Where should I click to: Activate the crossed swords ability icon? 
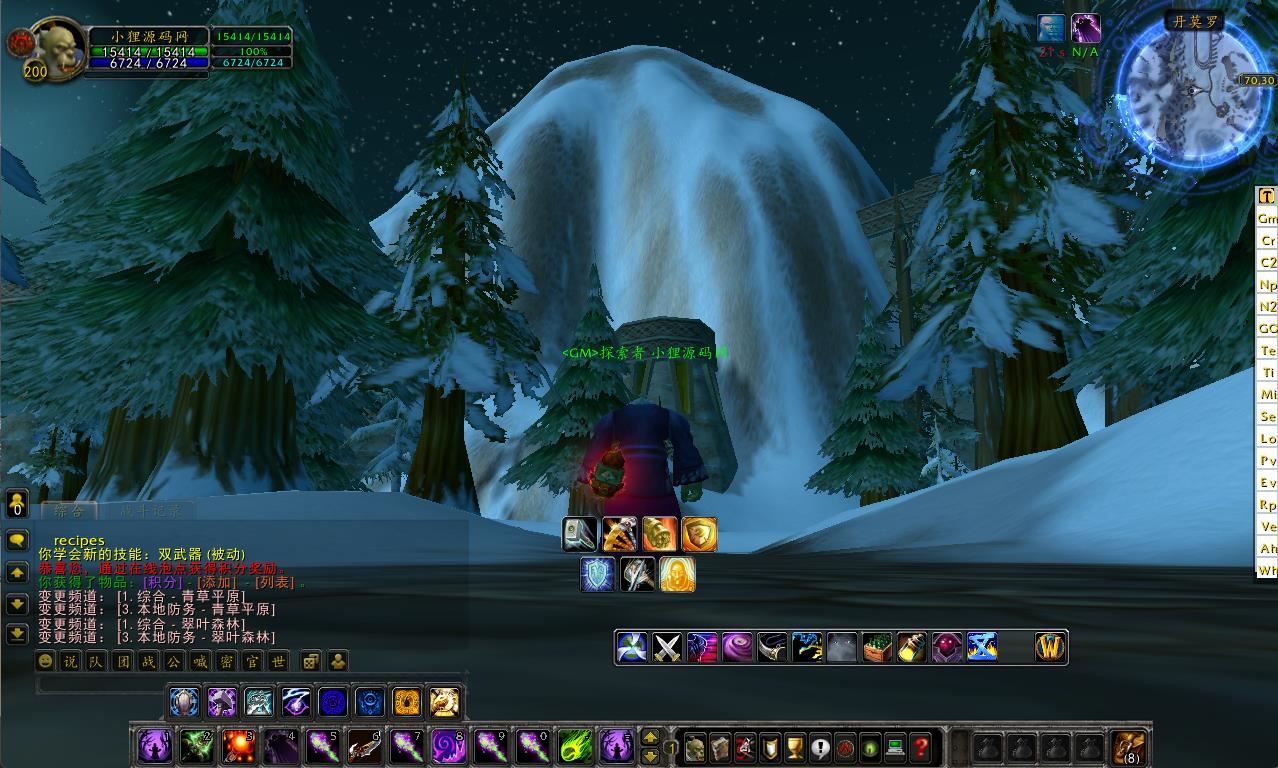pyautogui.click(x=667, y=647)
